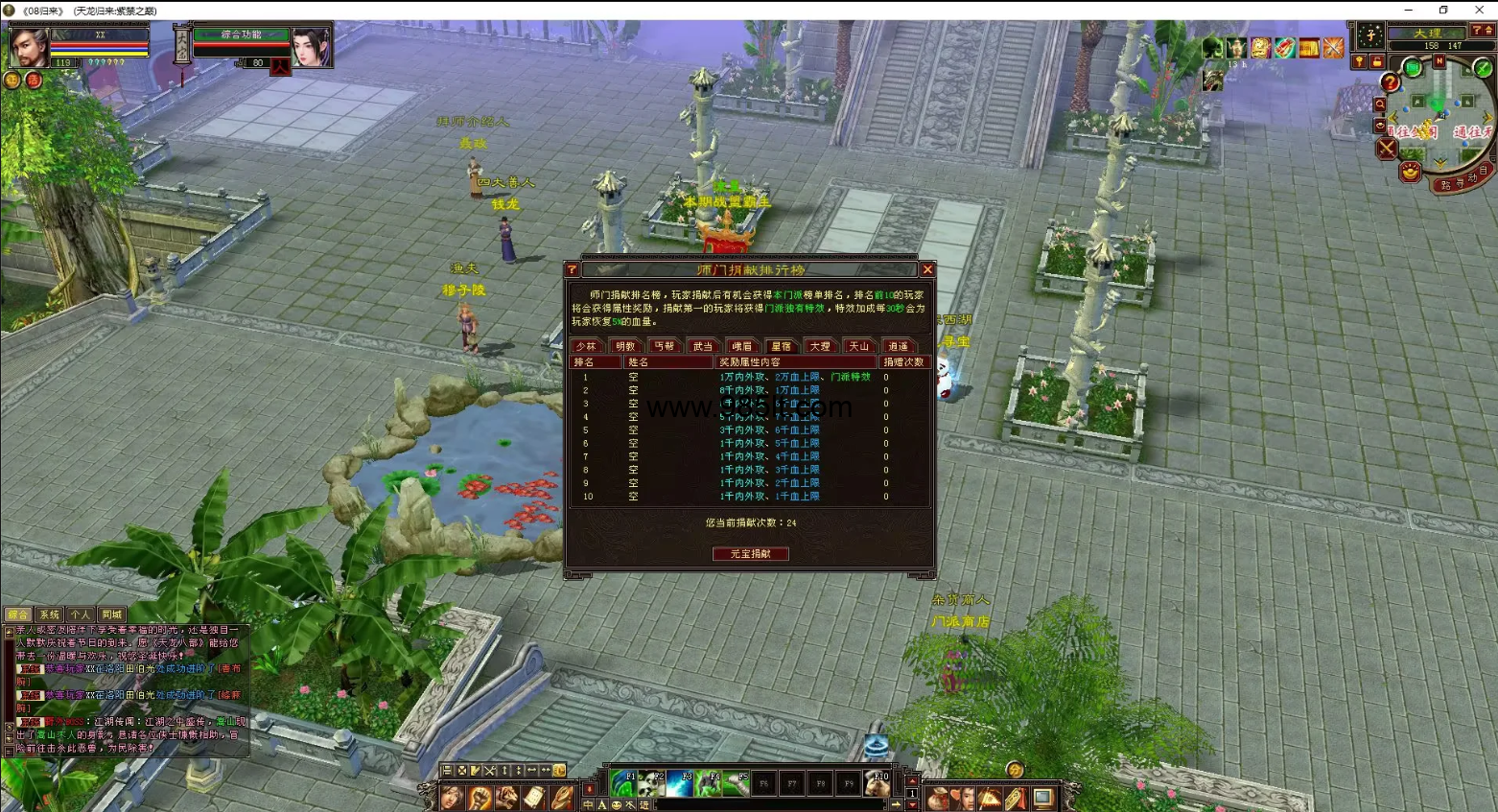Close the 师门捐献排行榜 ranking window
The width and height of the screenshot is (1498, 812).
point(927,269)
